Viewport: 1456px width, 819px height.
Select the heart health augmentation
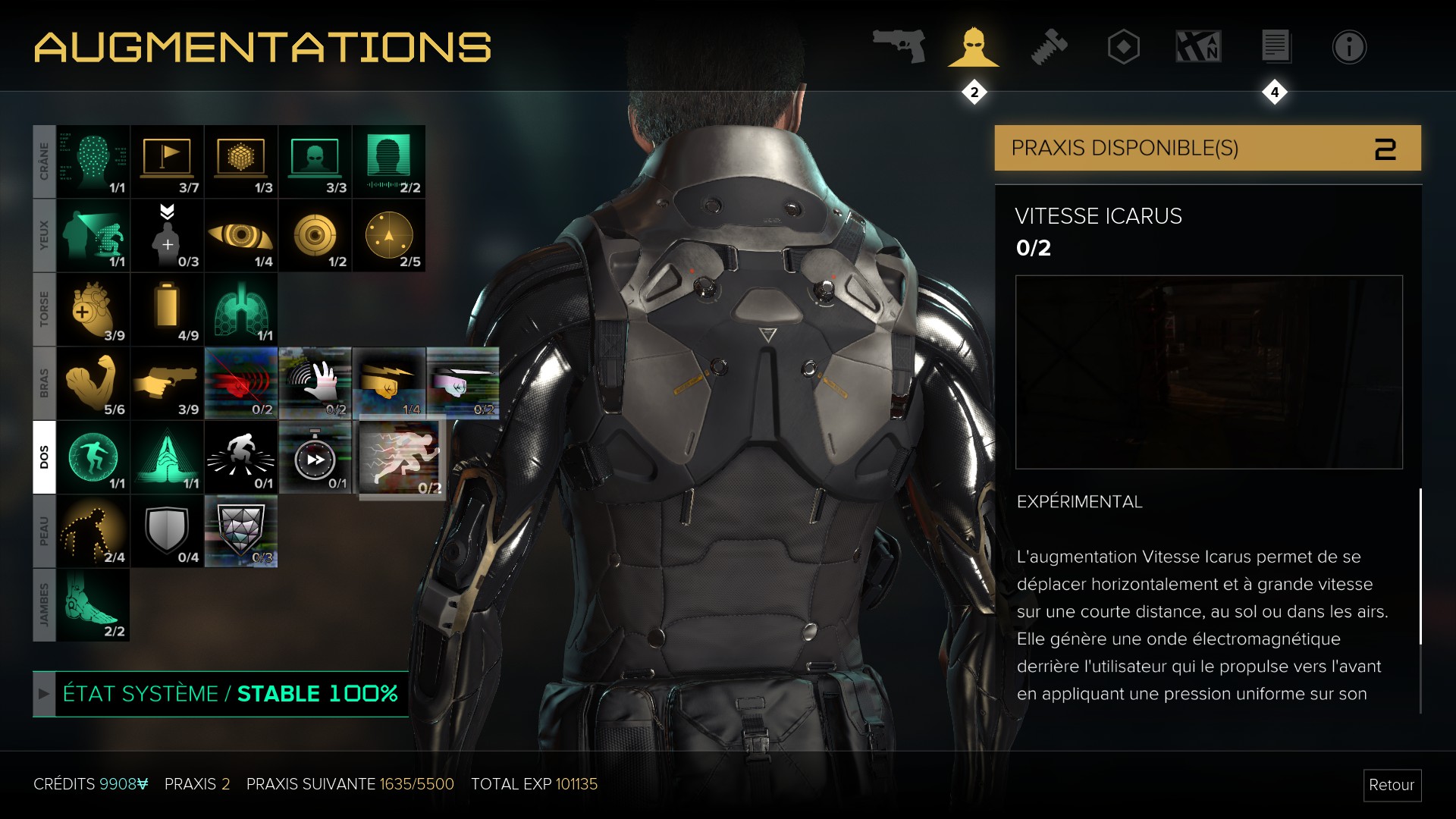[x=93, y=309]
